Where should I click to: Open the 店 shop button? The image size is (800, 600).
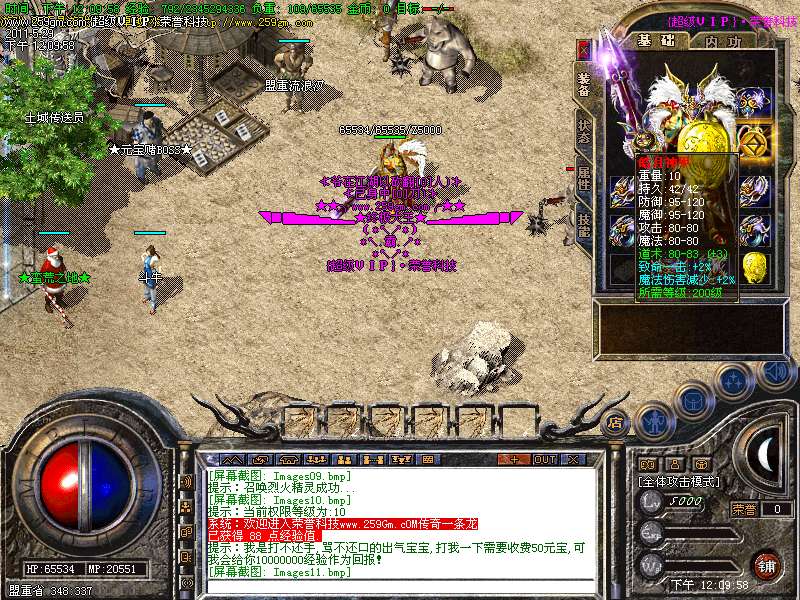616,423
